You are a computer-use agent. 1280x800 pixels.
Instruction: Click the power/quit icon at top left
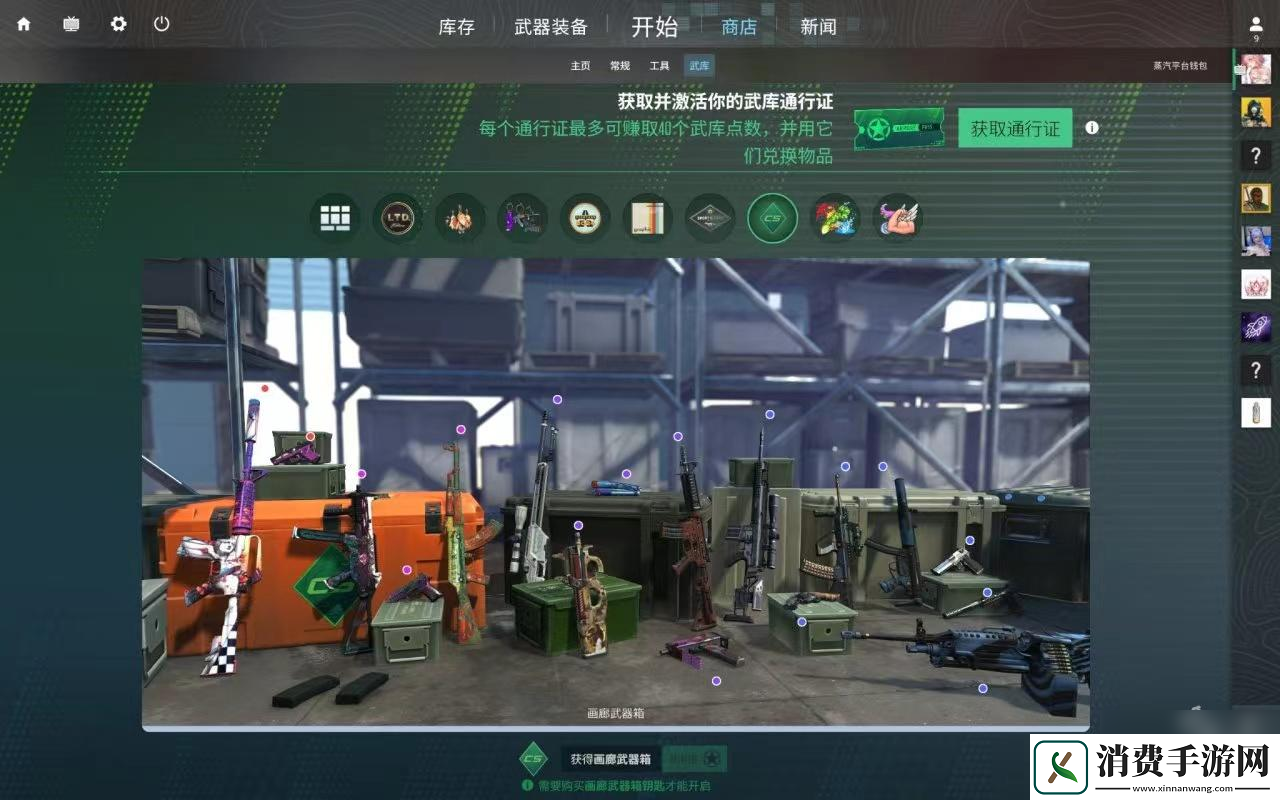[162, 24]
